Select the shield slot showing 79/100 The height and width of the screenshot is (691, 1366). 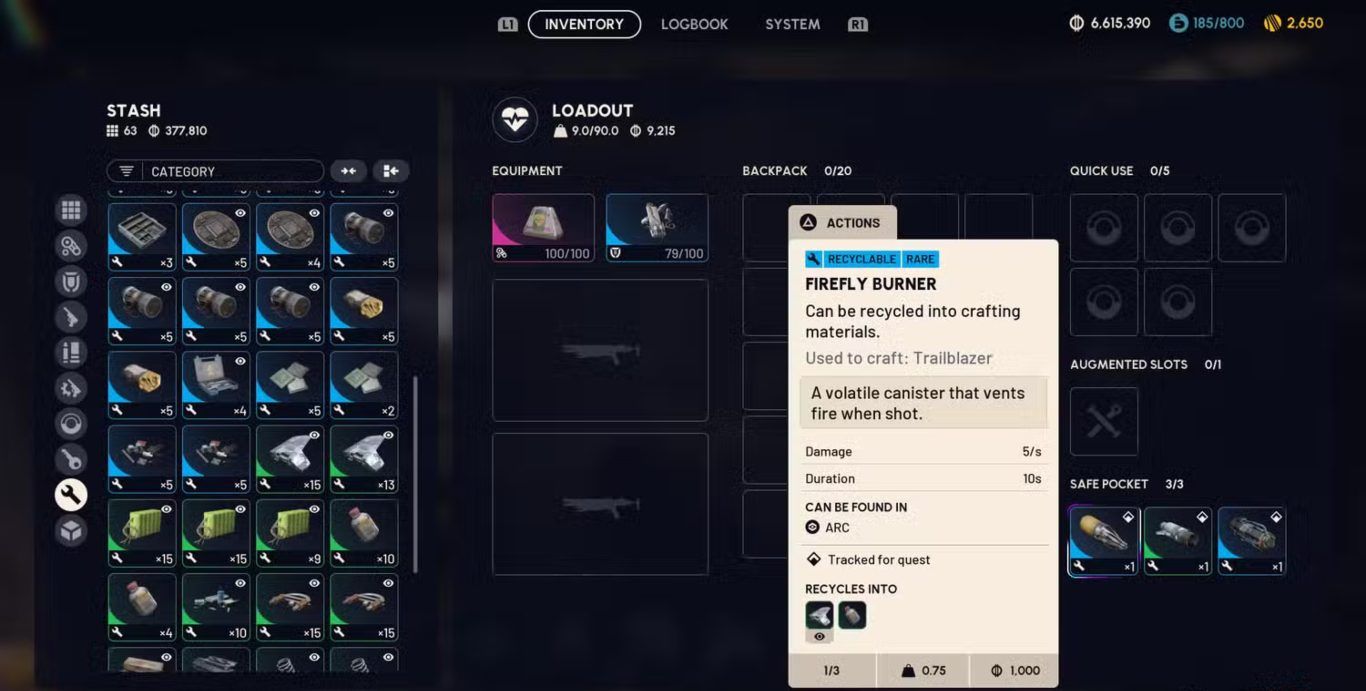[x=657, y=228]
